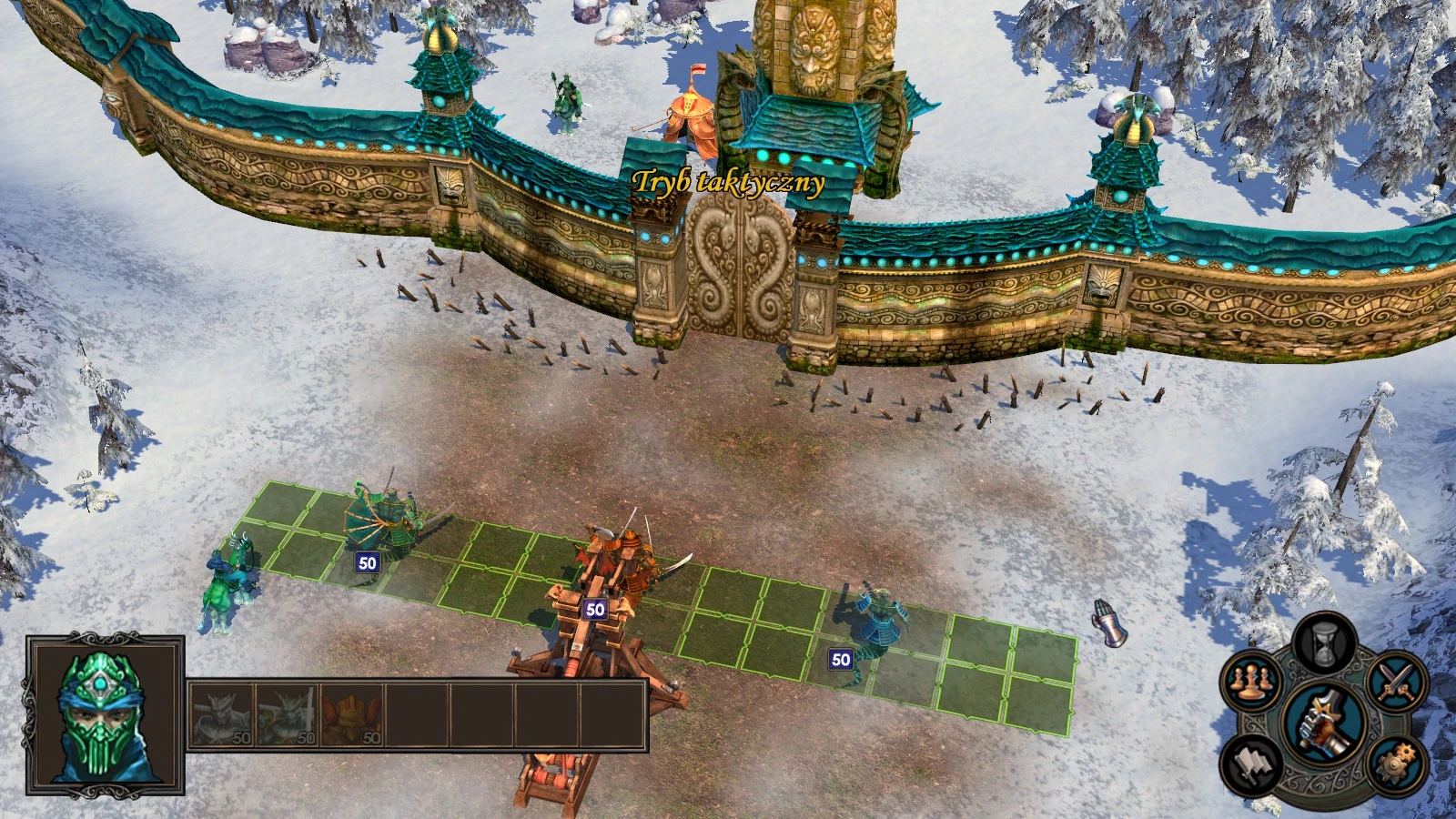Select the golden golem stack of 50
This screenshot has width=1456, height=819.
click(350, 714)
